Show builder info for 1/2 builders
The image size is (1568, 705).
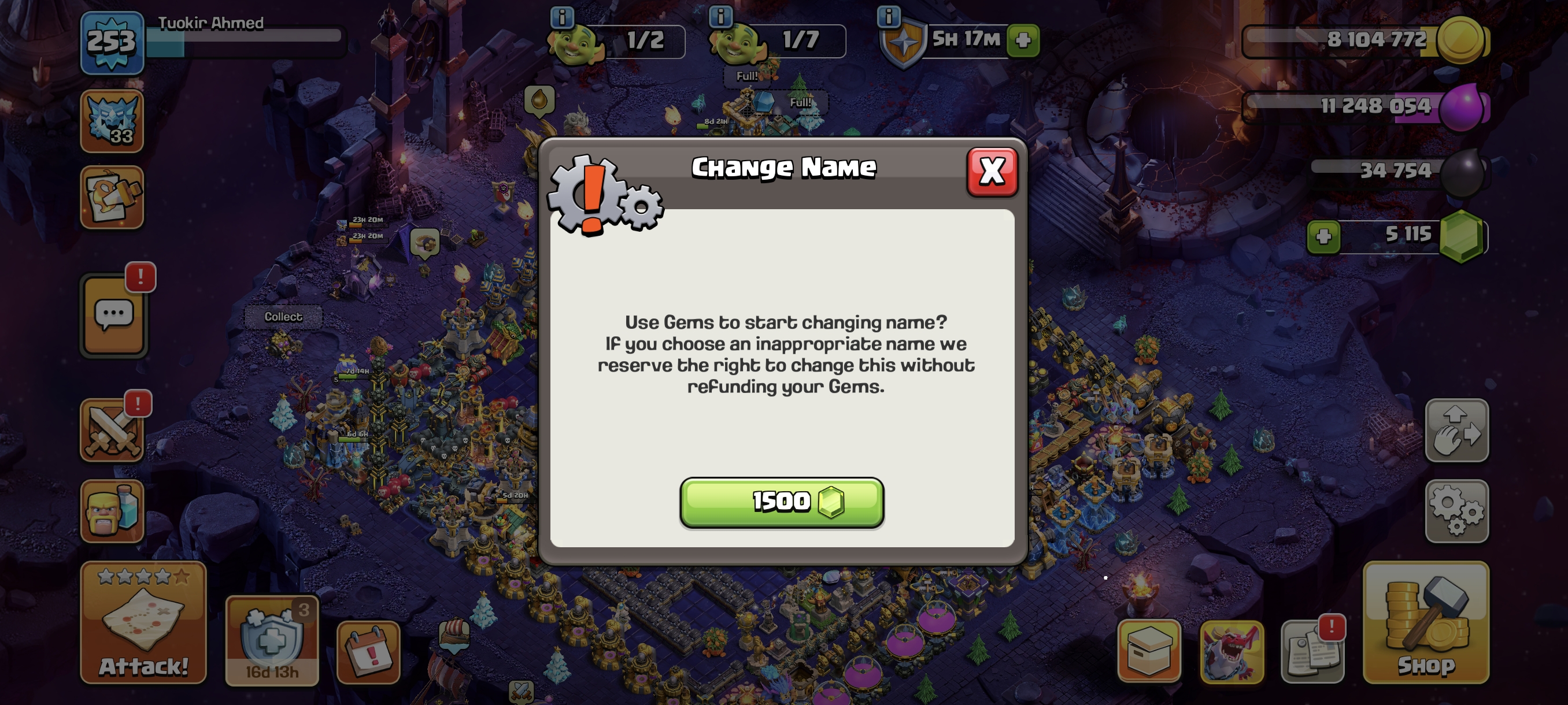pos(562,17)
